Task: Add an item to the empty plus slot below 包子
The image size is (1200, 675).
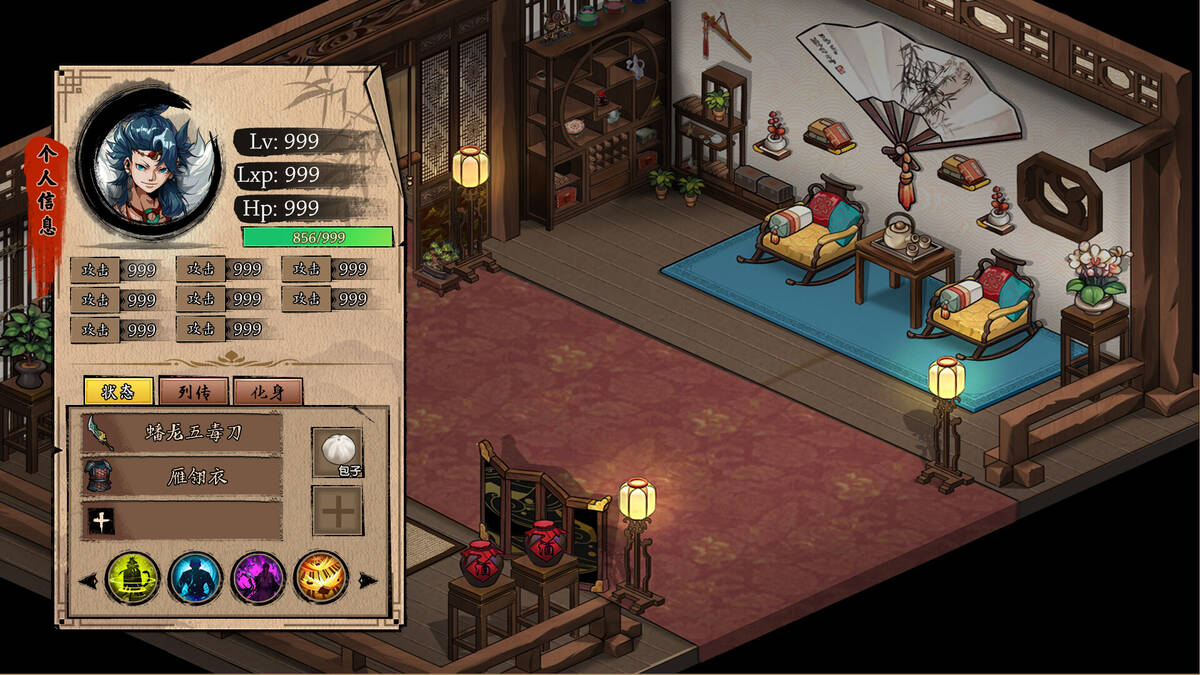Action: click(x=337, y=511)
